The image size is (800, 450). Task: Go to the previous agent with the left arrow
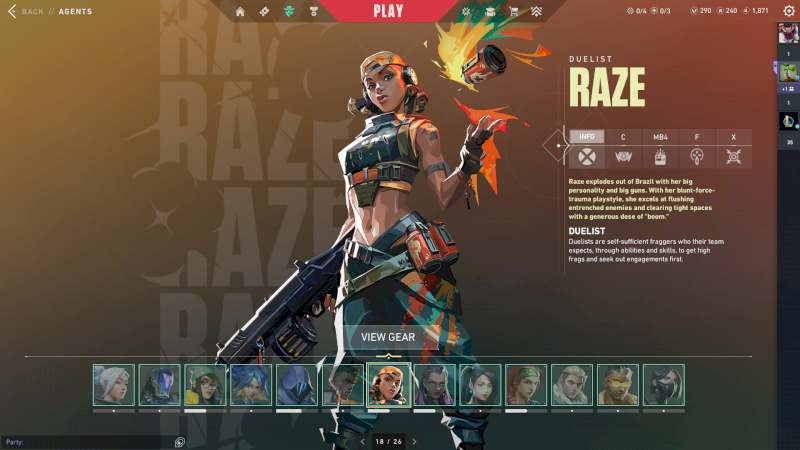pos(362,441)
